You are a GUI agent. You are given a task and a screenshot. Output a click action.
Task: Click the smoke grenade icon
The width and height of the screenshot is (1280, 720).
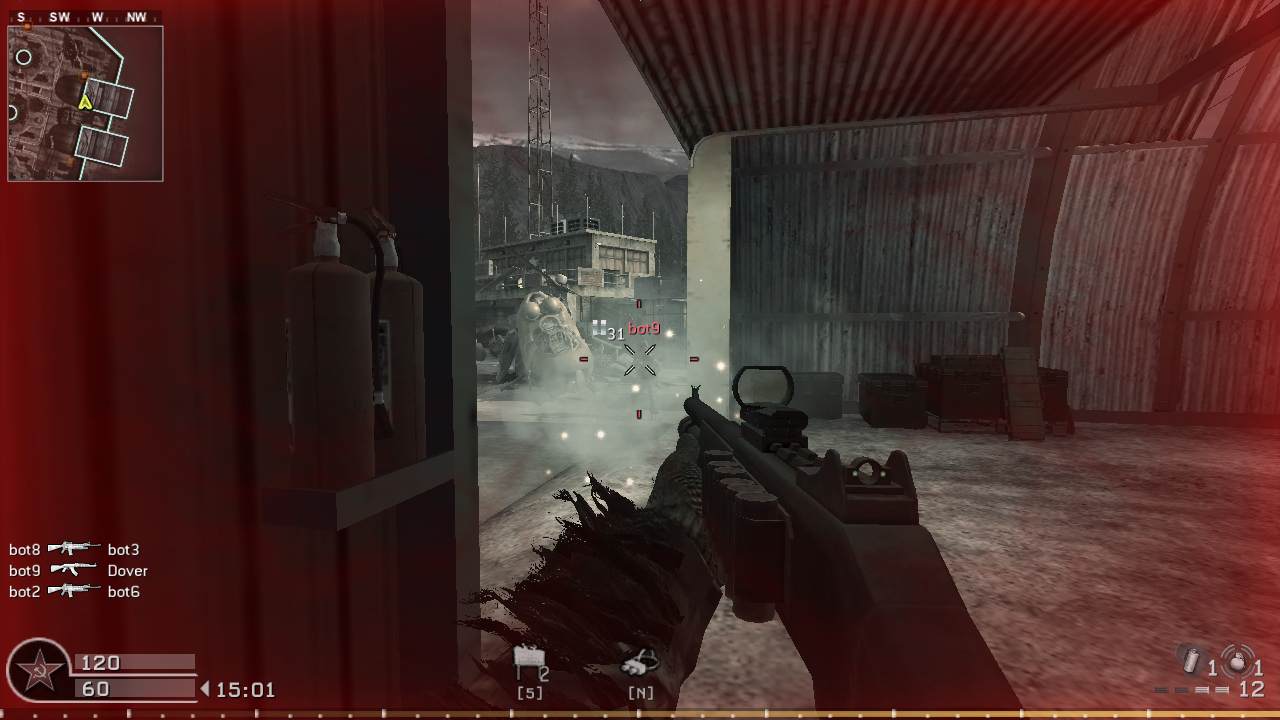tap(1192, 660)
